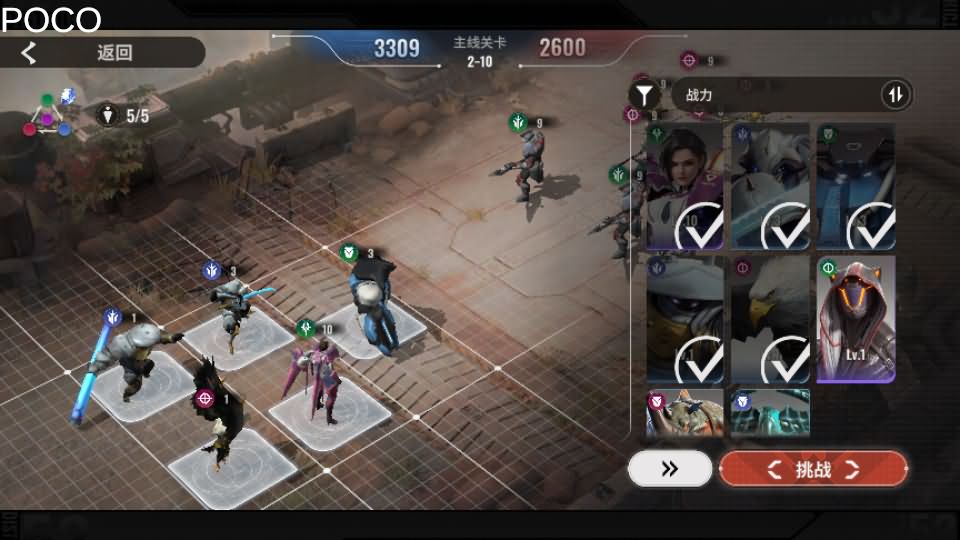Viewport: 960px width, 540px height.
Task: Click the double-arrow skip button
Action: click(x=670, y=469)
